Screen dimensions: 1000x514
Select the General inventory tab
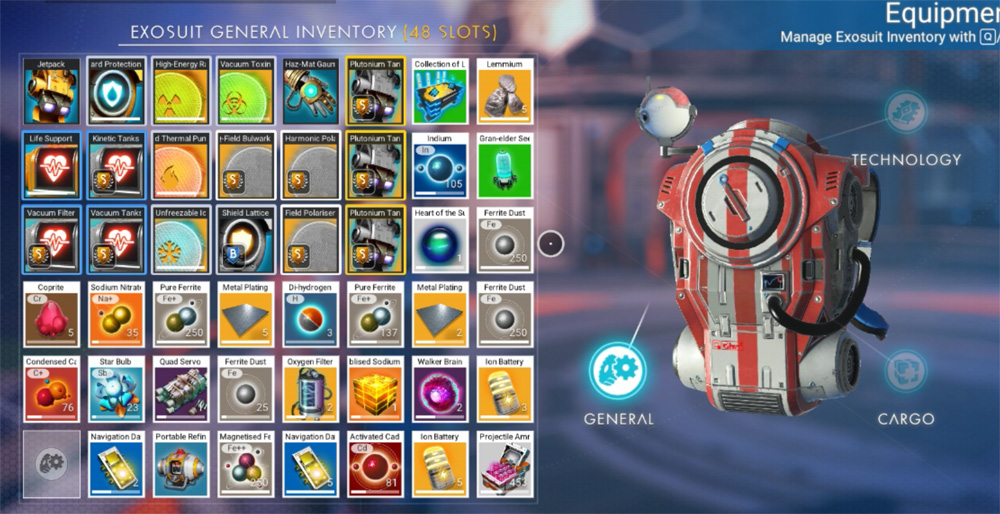[618, 370]
